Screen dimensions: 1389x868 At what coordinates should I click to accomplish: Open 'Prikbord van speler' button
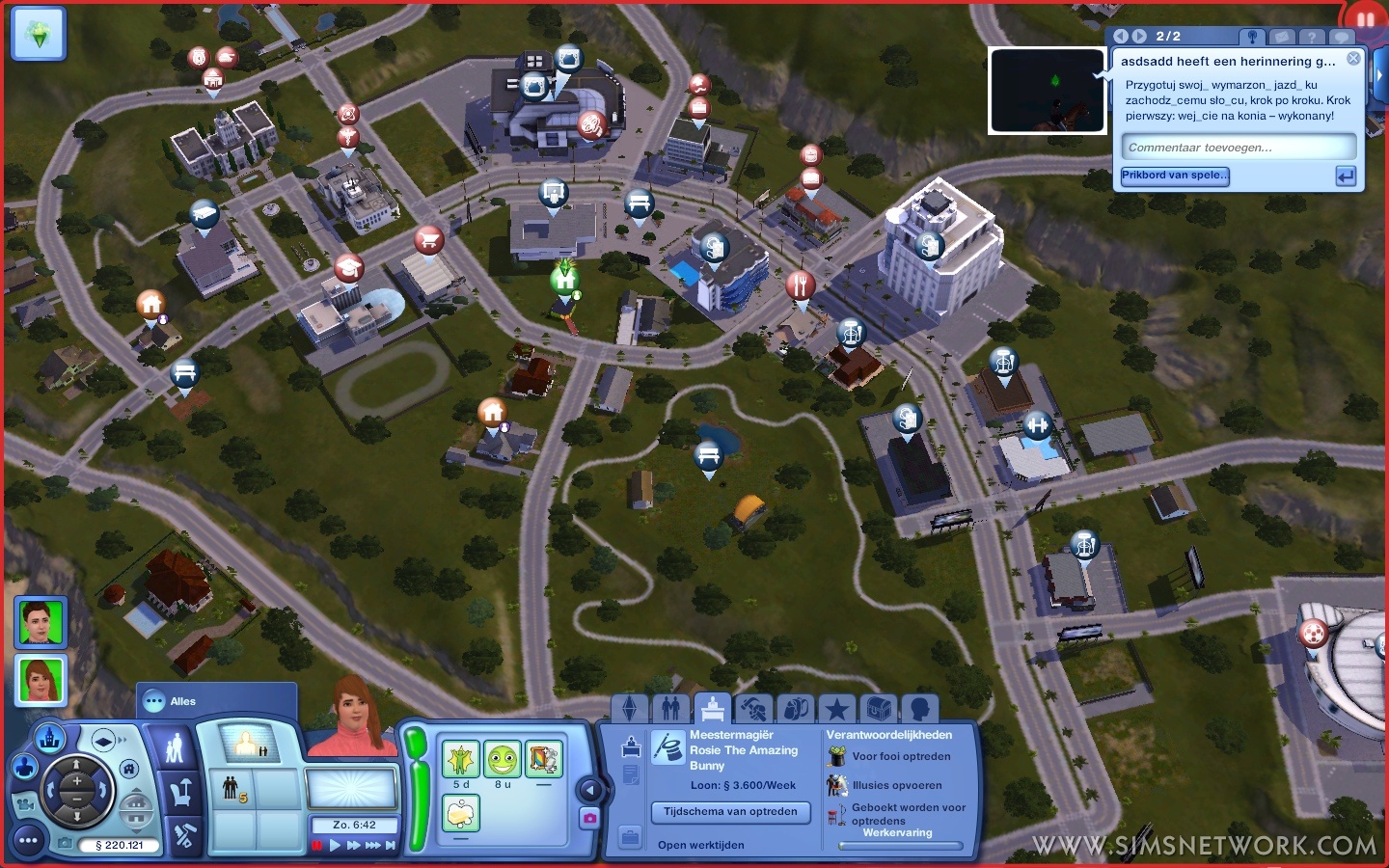point(1175,176)
